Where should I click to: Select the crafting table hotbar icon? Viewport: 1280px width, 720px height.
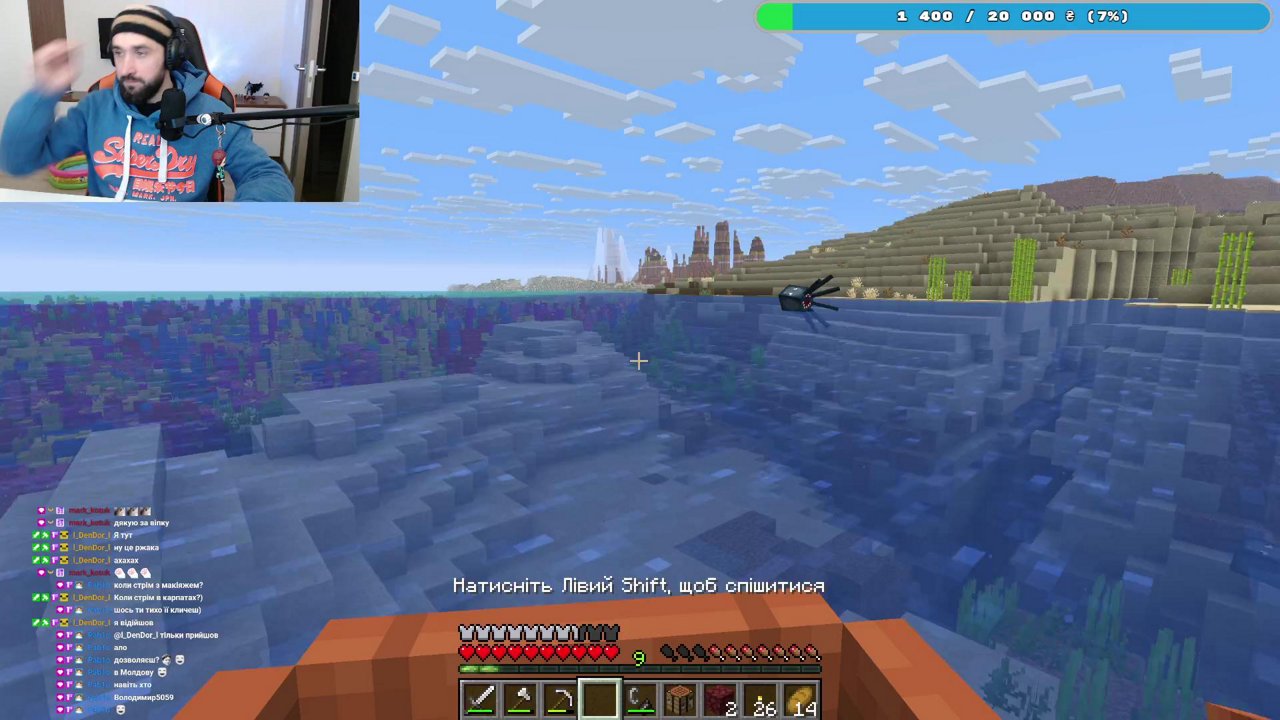click(x=678, y=697)
